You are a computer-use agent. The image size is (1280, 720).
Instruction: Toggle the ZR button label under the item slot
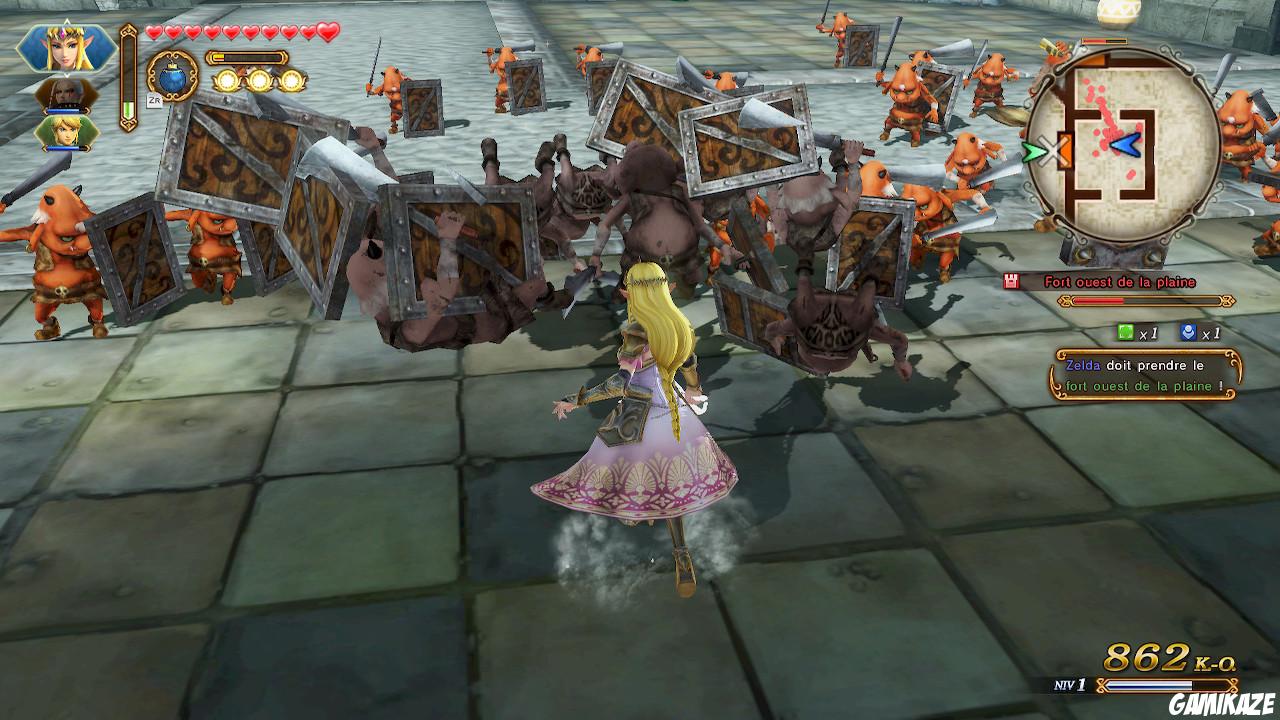pyautogui.click(x=155, y=100)
